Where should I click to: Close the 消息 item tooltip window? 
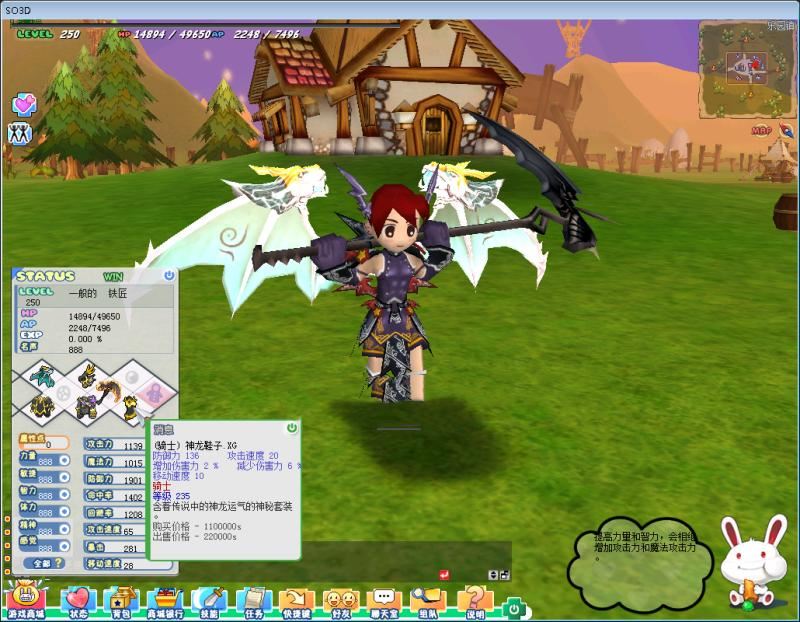(x=292, y=427)
